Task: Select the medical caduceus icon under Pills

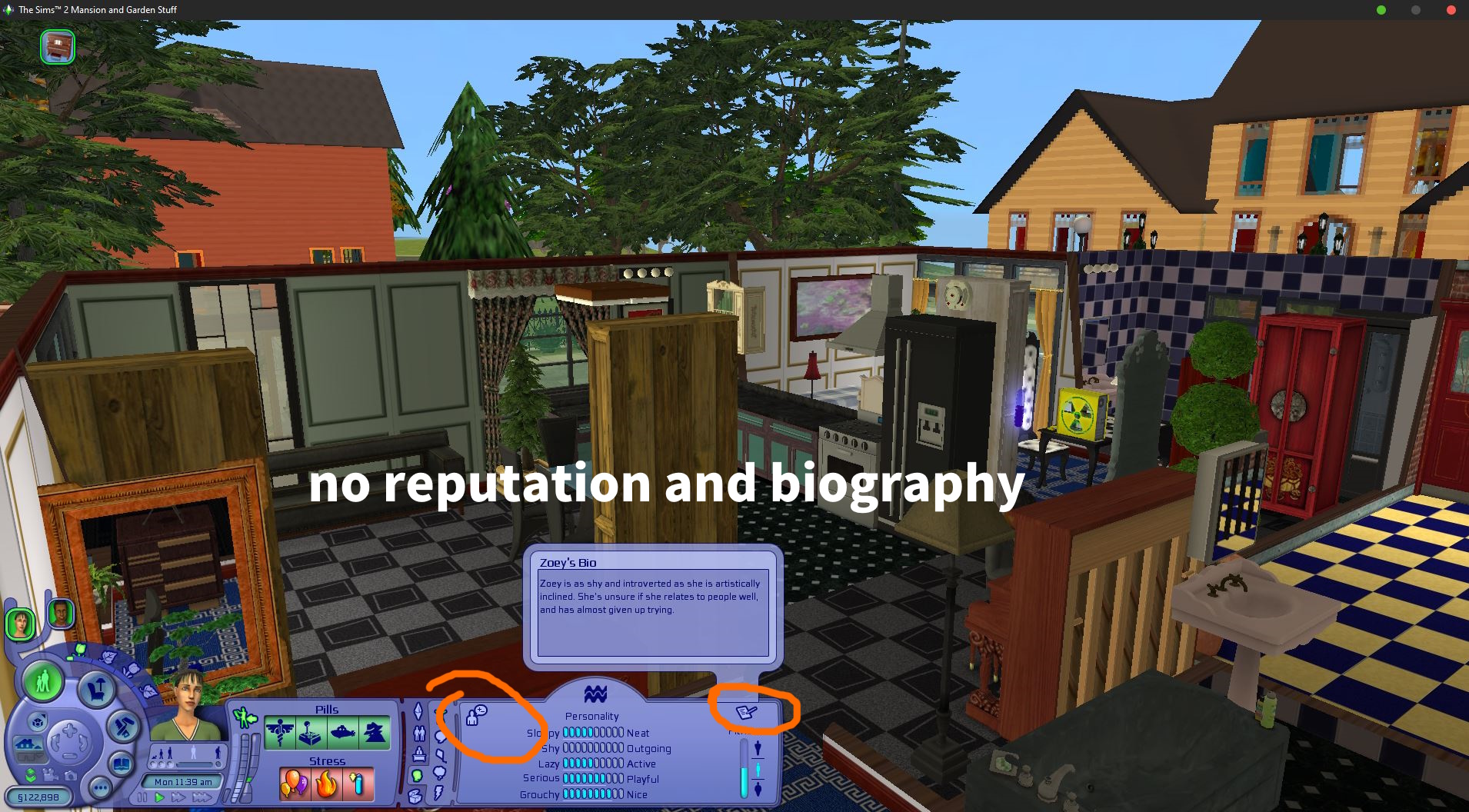Action: pos(280,732)
